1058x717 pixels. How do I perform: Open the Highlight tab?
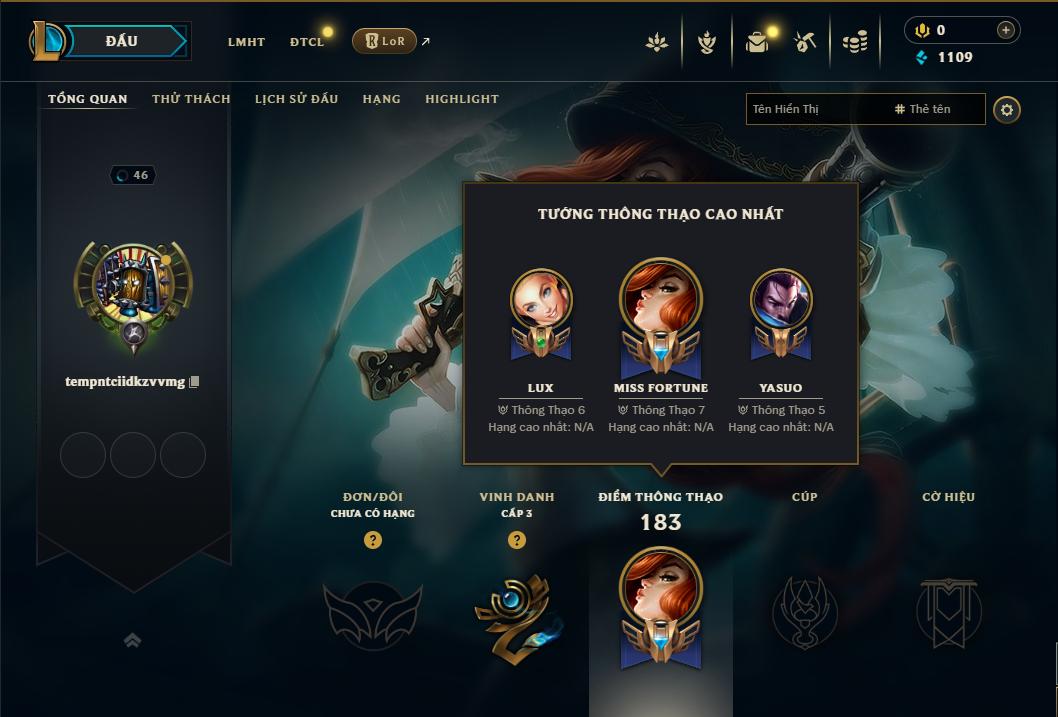click(461, 99)
